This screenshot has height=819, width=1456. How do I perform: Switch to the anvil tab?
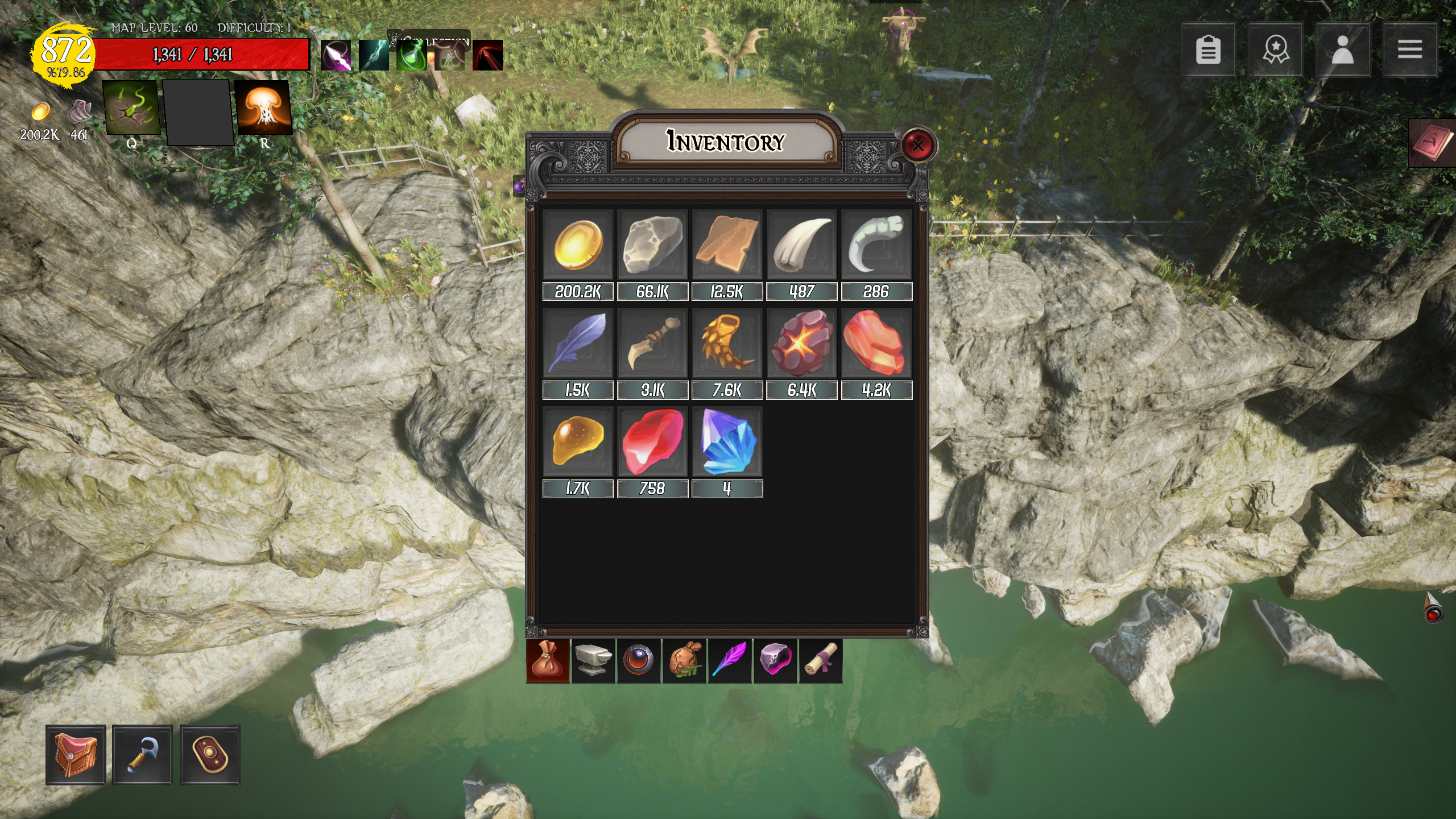(x=593, y=660)
